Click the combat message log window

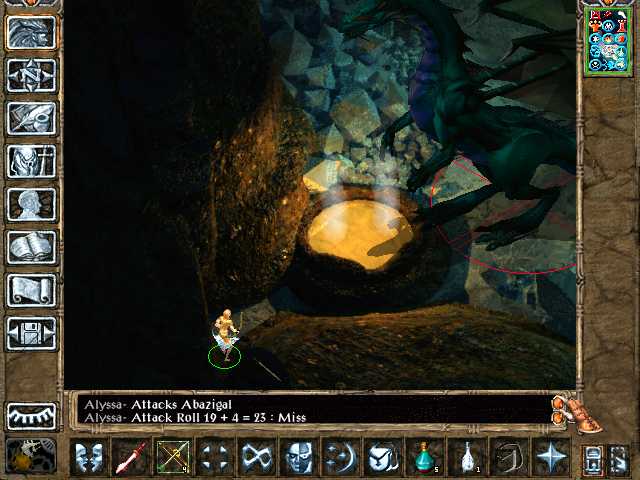pos(310,409)
